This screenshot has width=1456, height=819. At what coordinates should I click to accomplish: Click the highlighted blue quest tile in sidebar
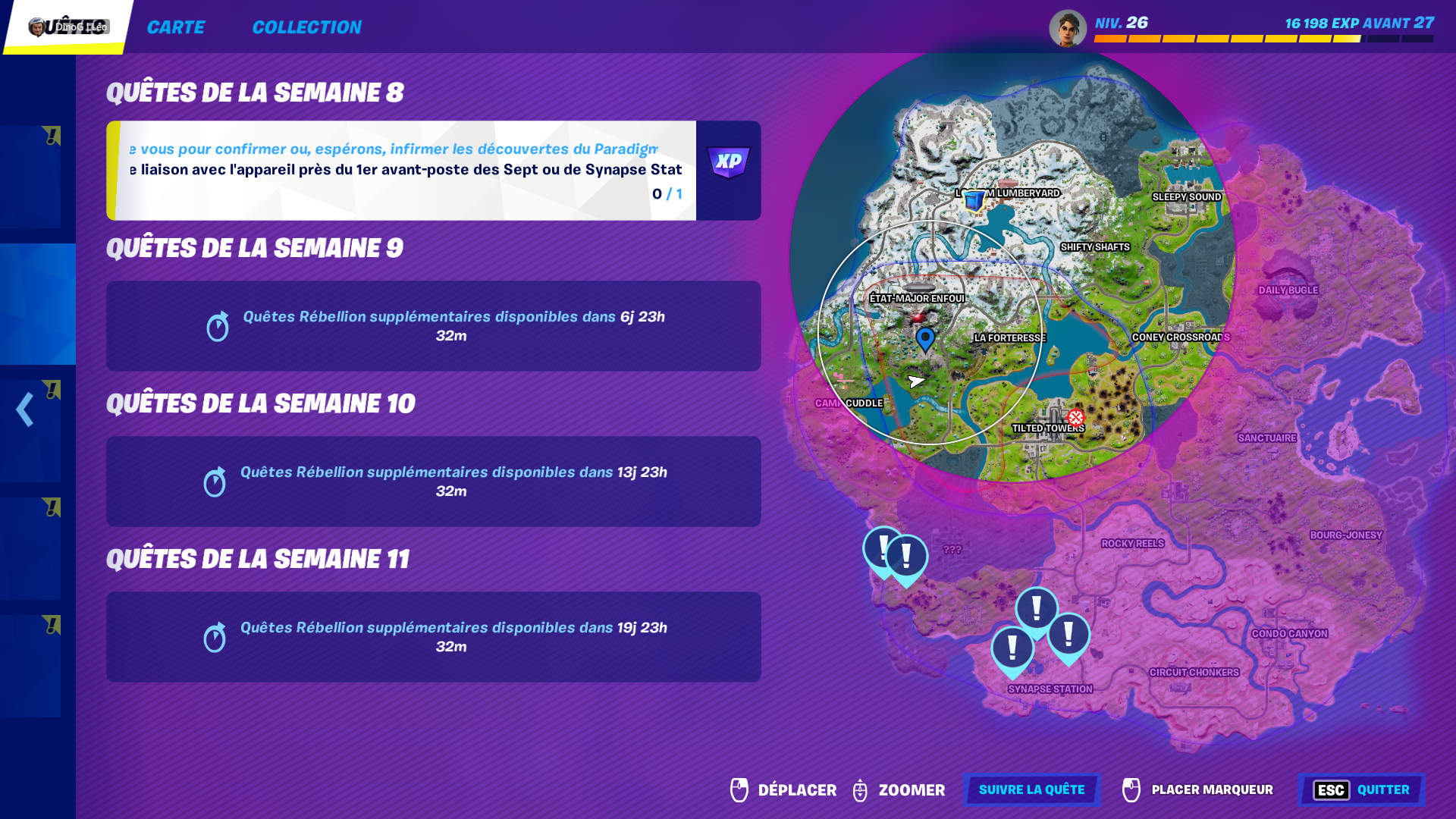point(37,303)
